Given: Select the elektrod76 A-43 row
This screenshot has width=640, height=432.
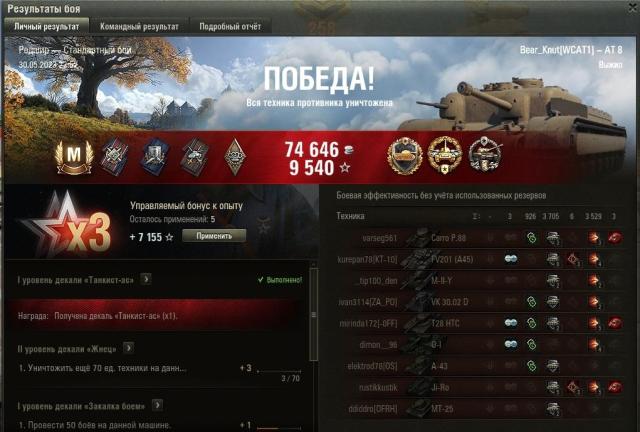Looking at the screenshot, I should point(480,365).
